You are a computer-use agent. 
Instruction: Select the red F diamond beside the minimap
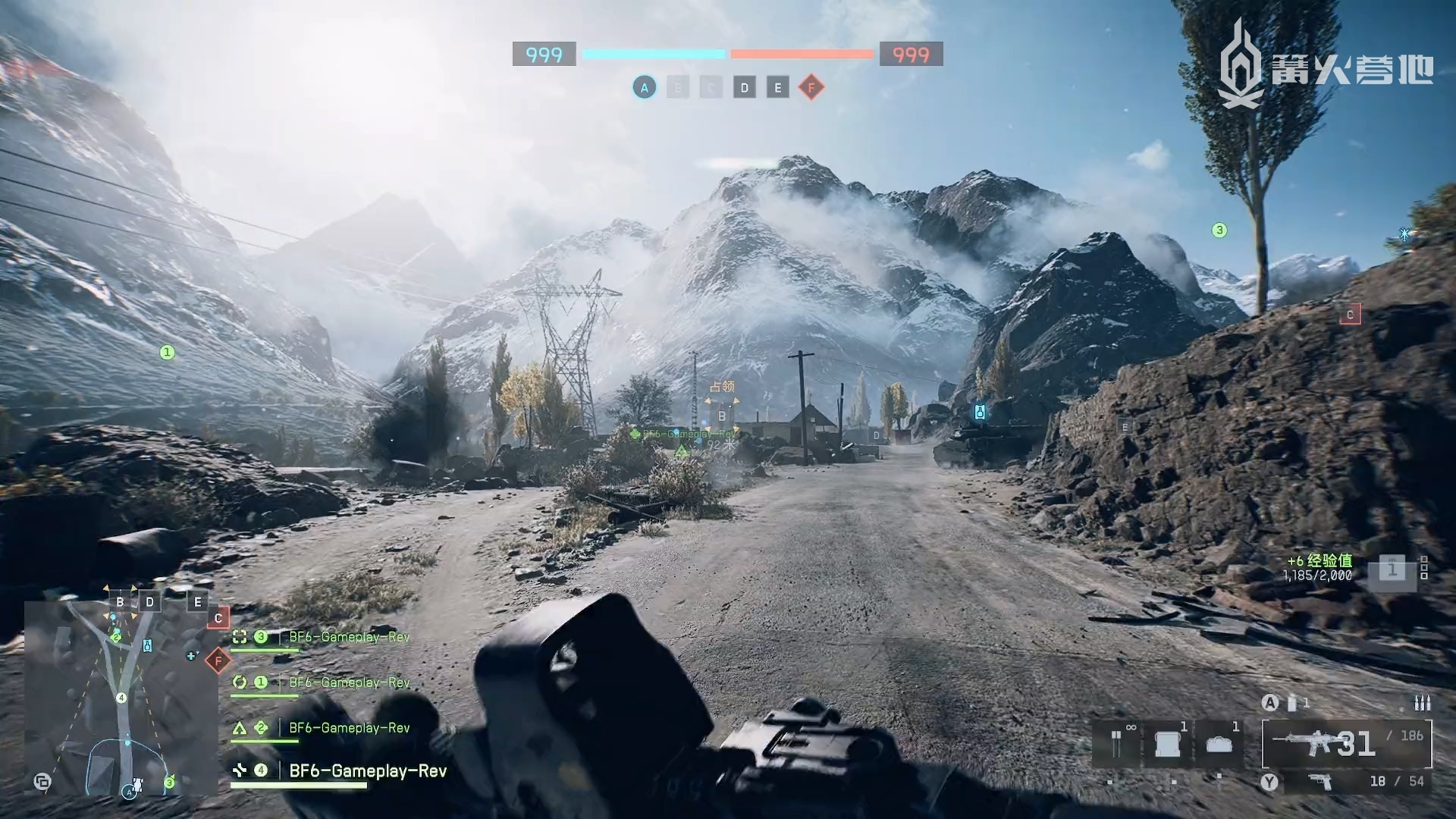coord(218,661)
